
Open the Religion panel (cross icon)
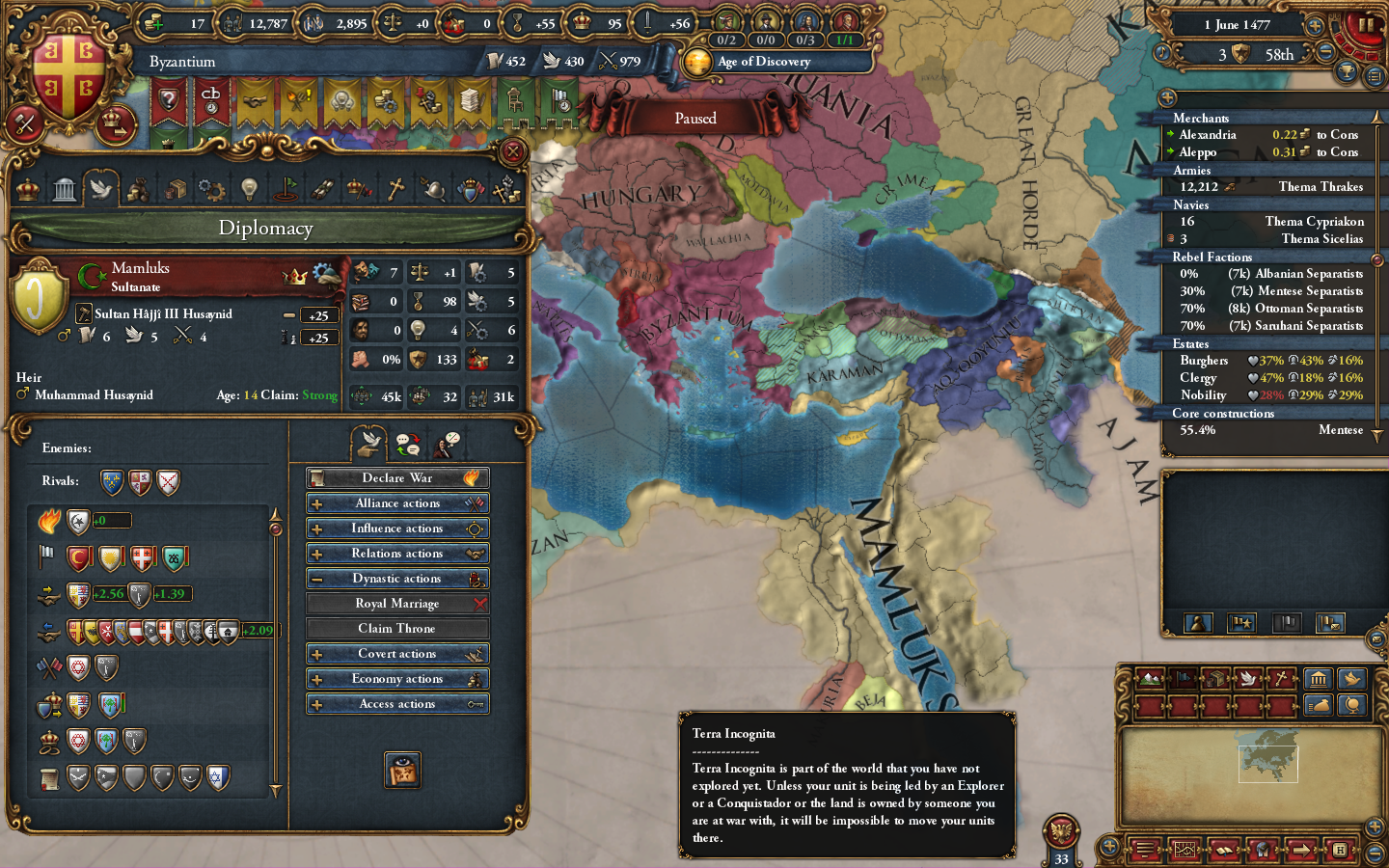coord(396,189)
